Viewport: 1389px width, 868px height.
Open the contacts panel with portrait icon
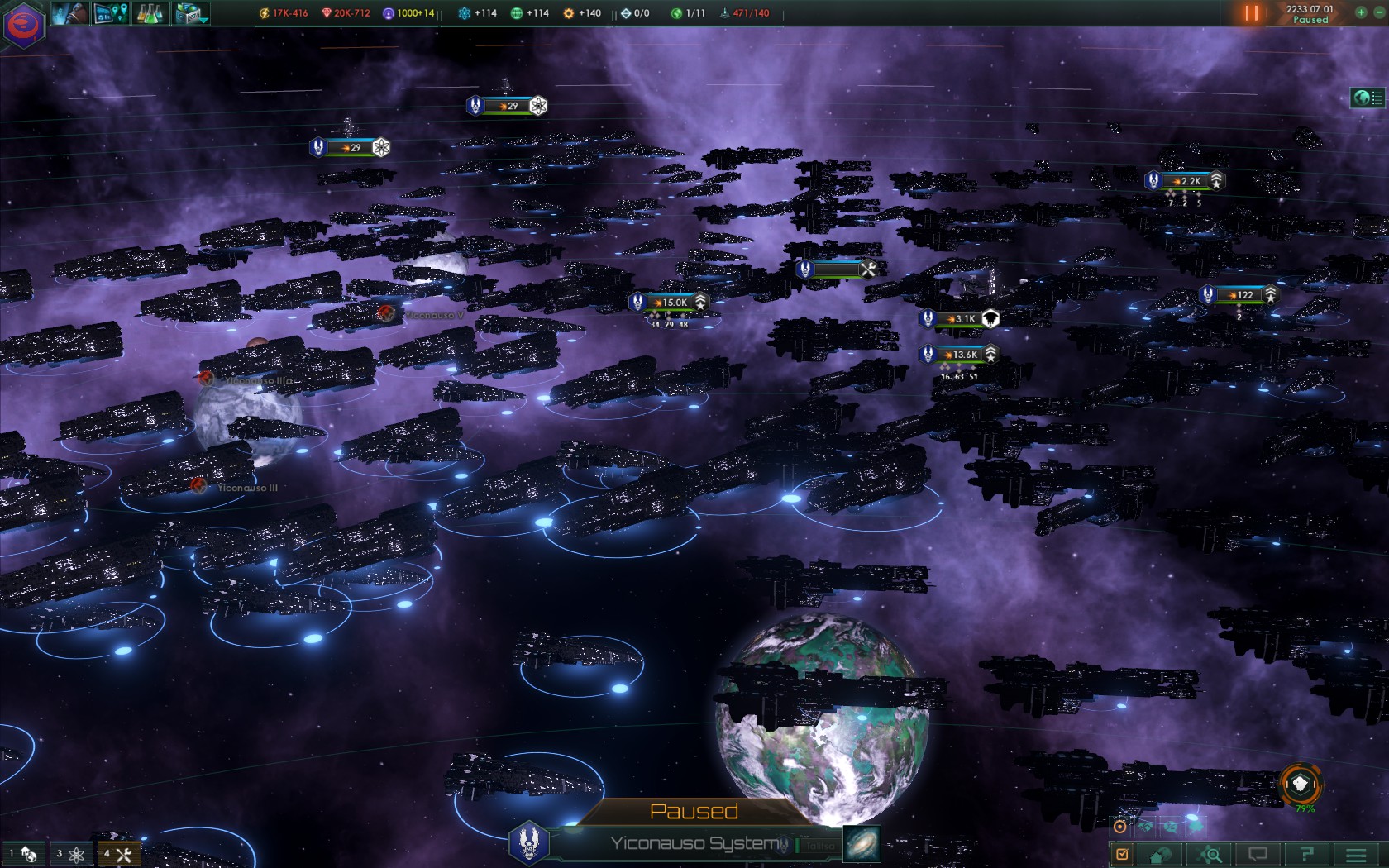(69, 13)
